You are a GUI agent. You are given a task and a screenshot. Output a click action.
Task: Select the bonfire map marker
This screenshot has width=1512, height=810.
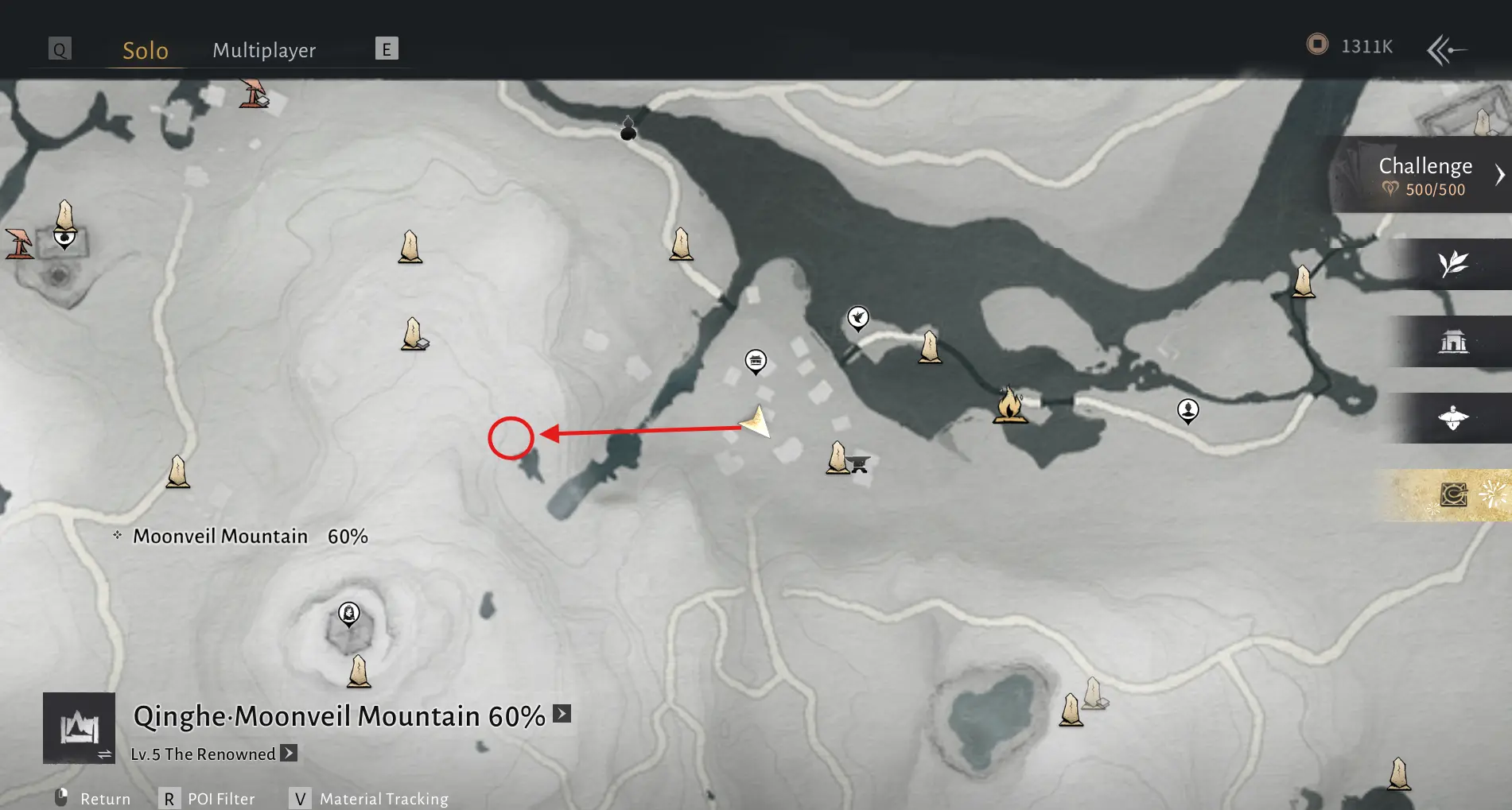(1009, 405)
